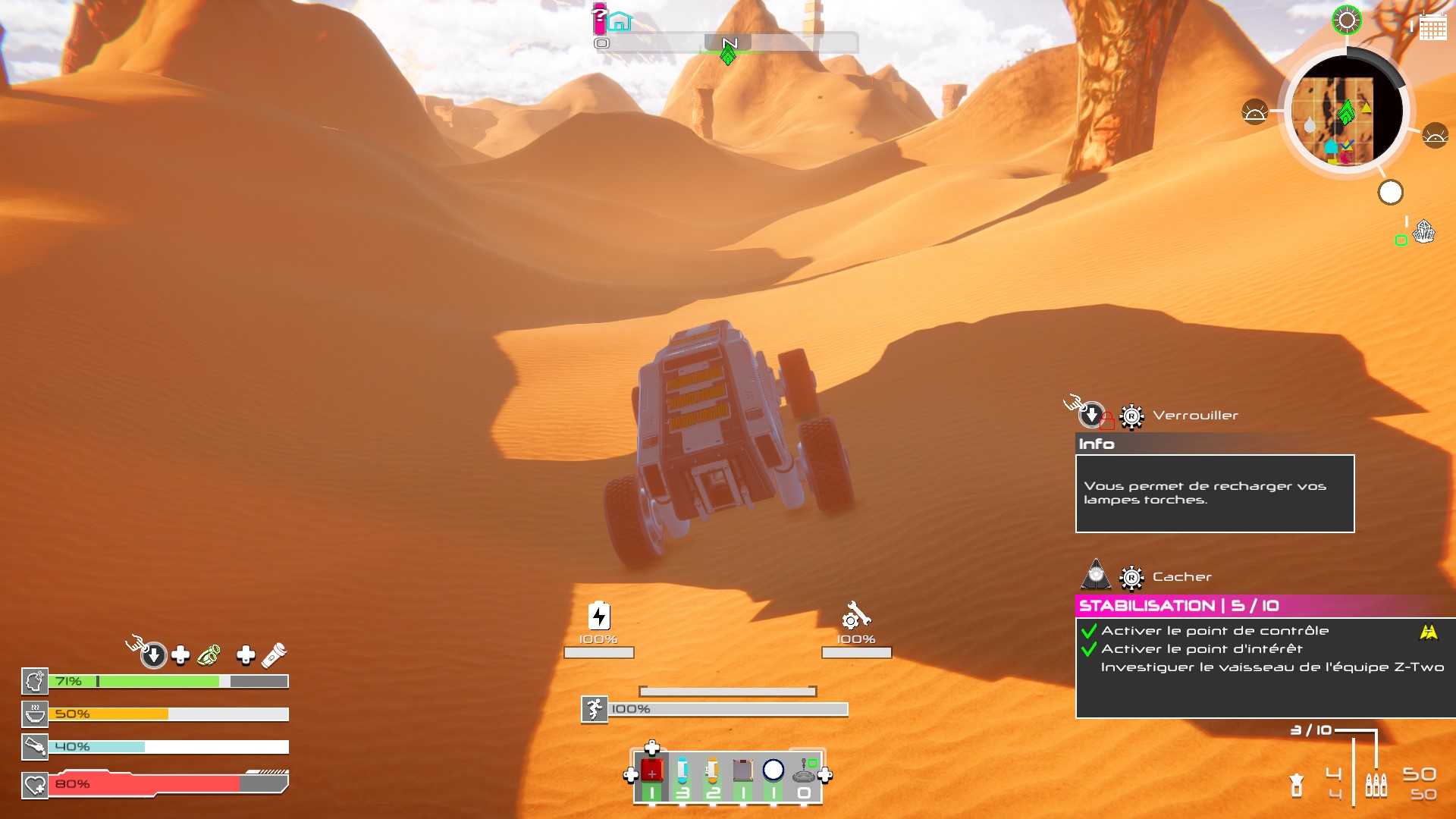The image size is (1456, 819).
Task: Click the mission pyramid icon beside Cacher
Action: (x=1096, y=576)
